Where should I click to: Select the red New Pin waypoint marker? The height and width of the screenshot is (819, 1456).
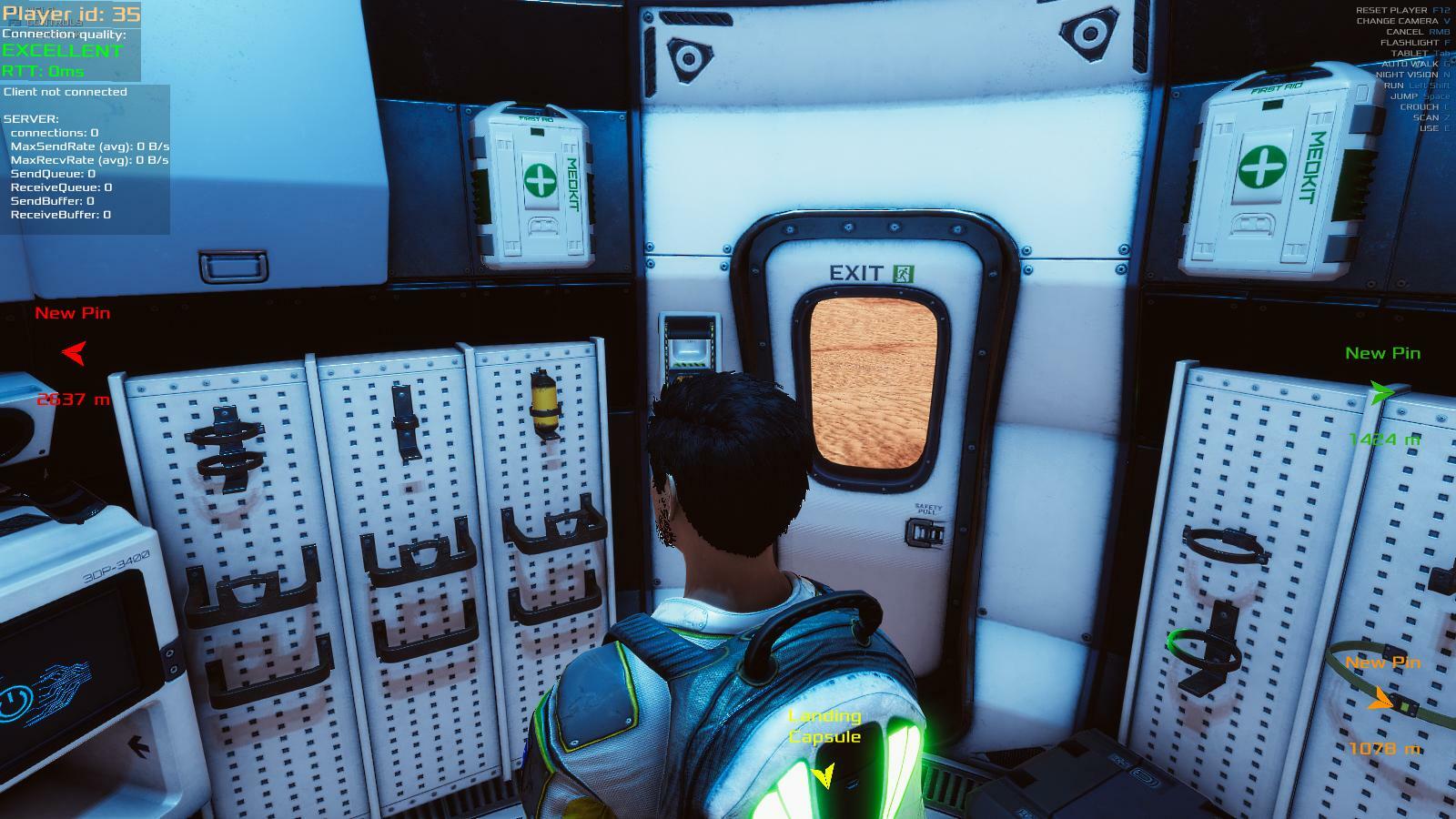[x=74, y=353]
